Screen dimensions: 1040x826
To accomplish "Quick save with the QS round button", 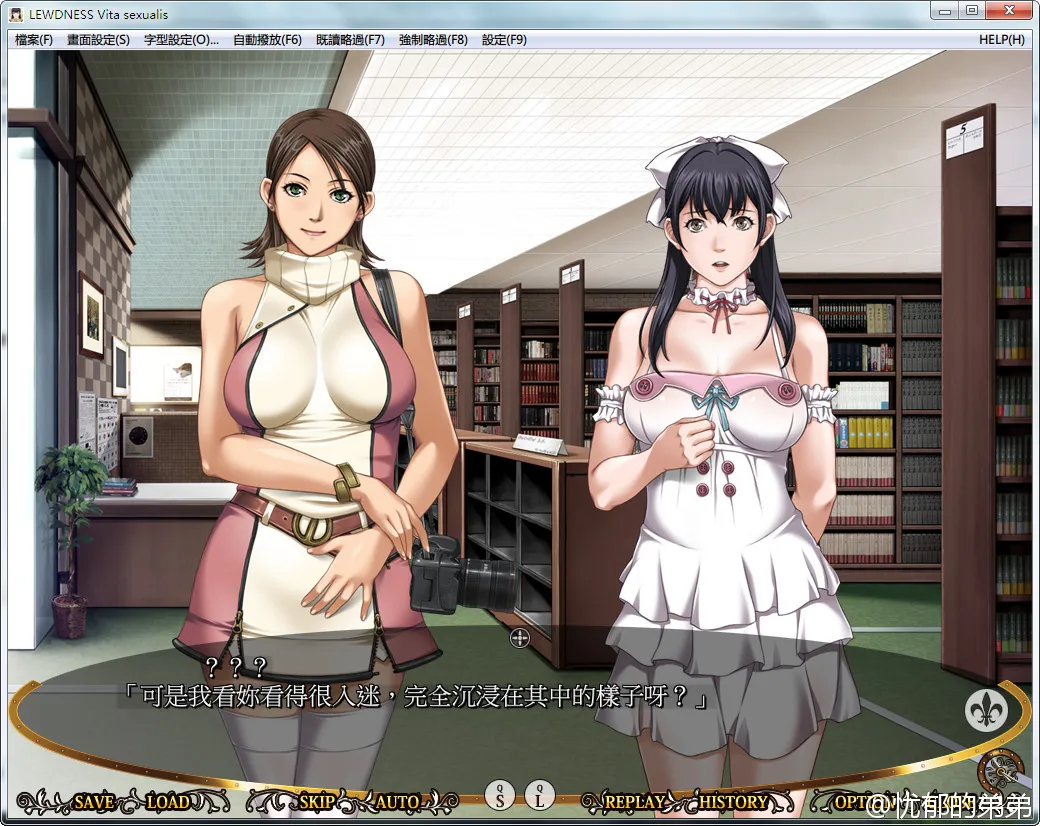I will (500, 796).
